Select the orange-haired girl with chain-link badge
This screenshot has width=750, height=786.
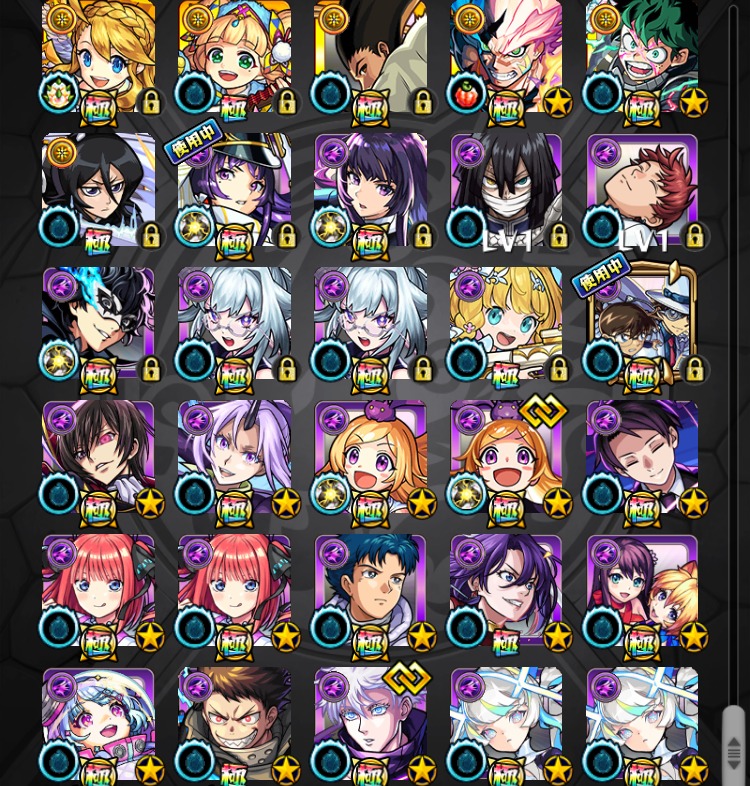click(506, 457)
